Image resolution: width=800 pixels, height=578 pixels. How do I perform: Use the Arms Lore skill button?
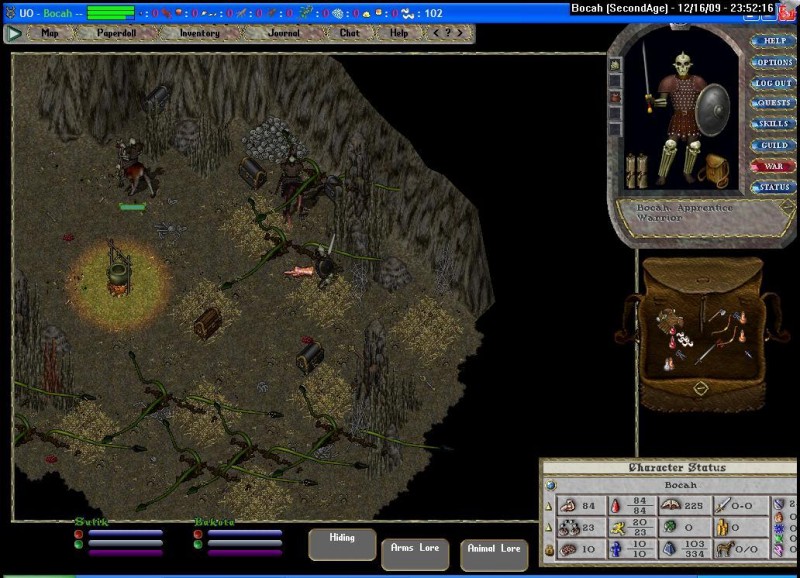pos(414,552)
